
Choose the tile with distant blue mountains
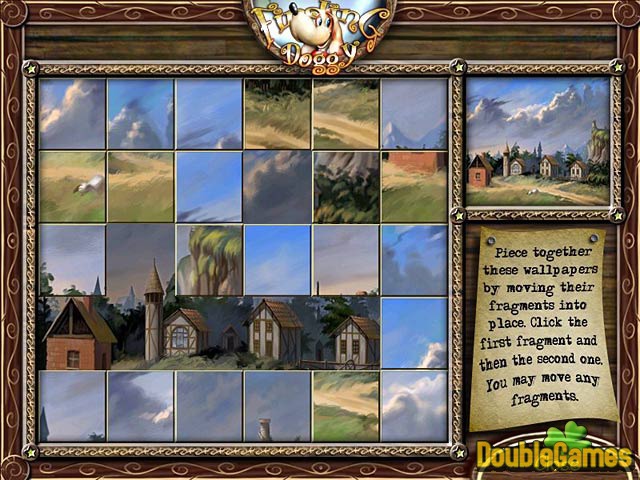tap(414, 113)
